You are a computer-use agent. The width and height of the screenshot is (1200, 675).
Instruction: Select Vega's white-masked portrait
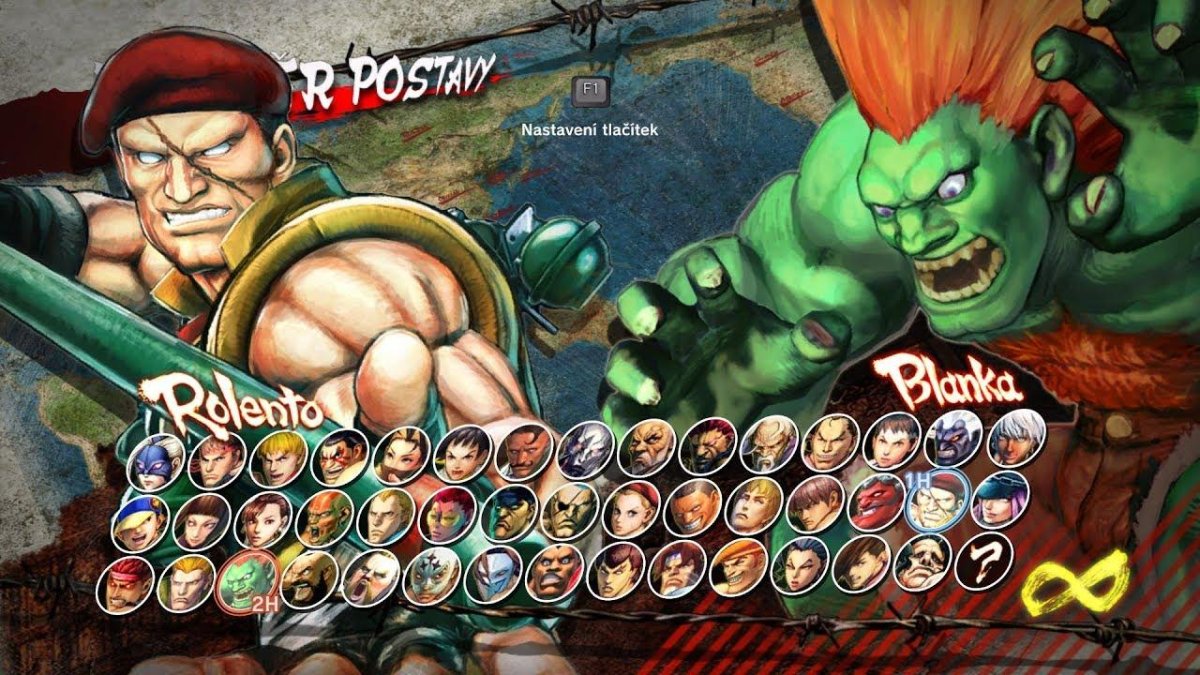pos(494,574)
